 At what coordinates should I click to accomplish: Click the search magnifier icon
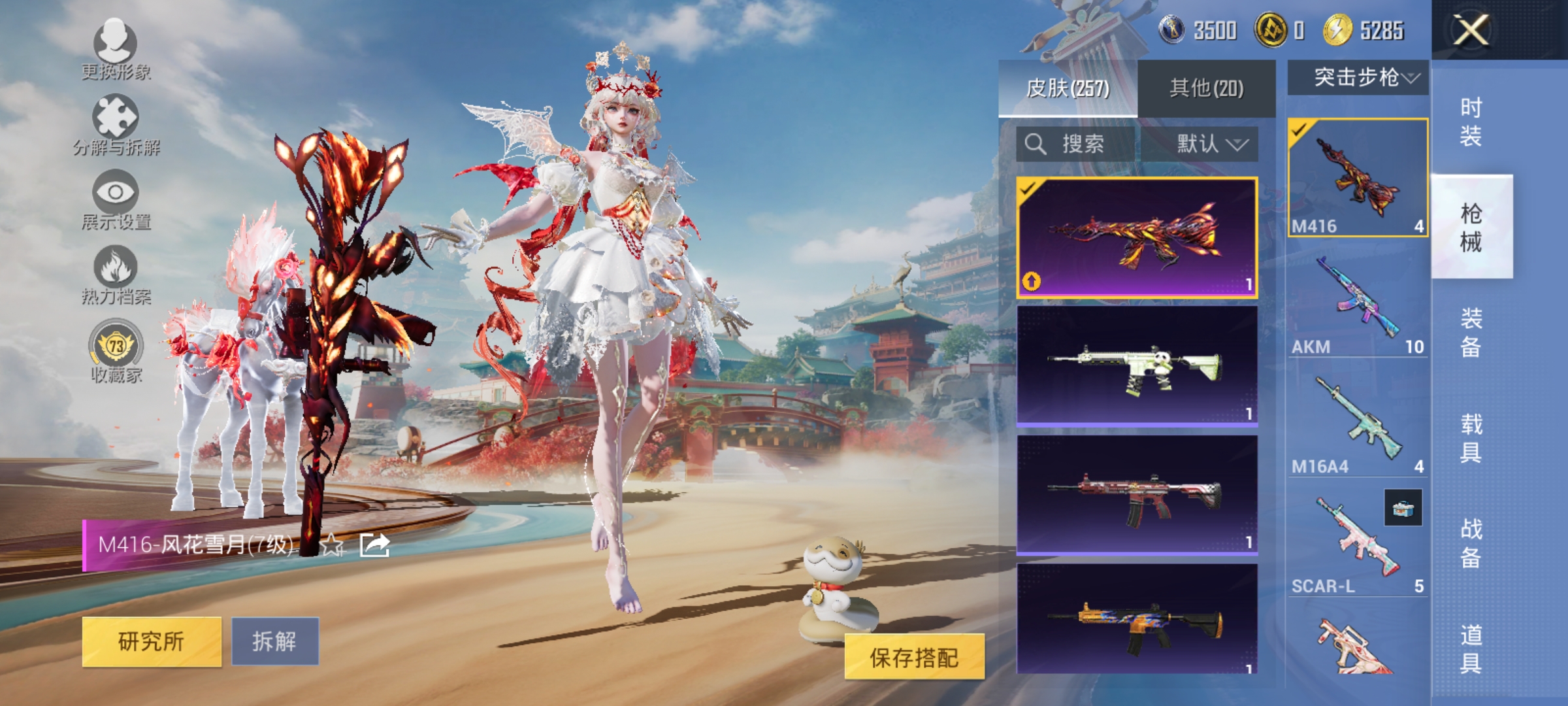click(x=1035, y=145)
